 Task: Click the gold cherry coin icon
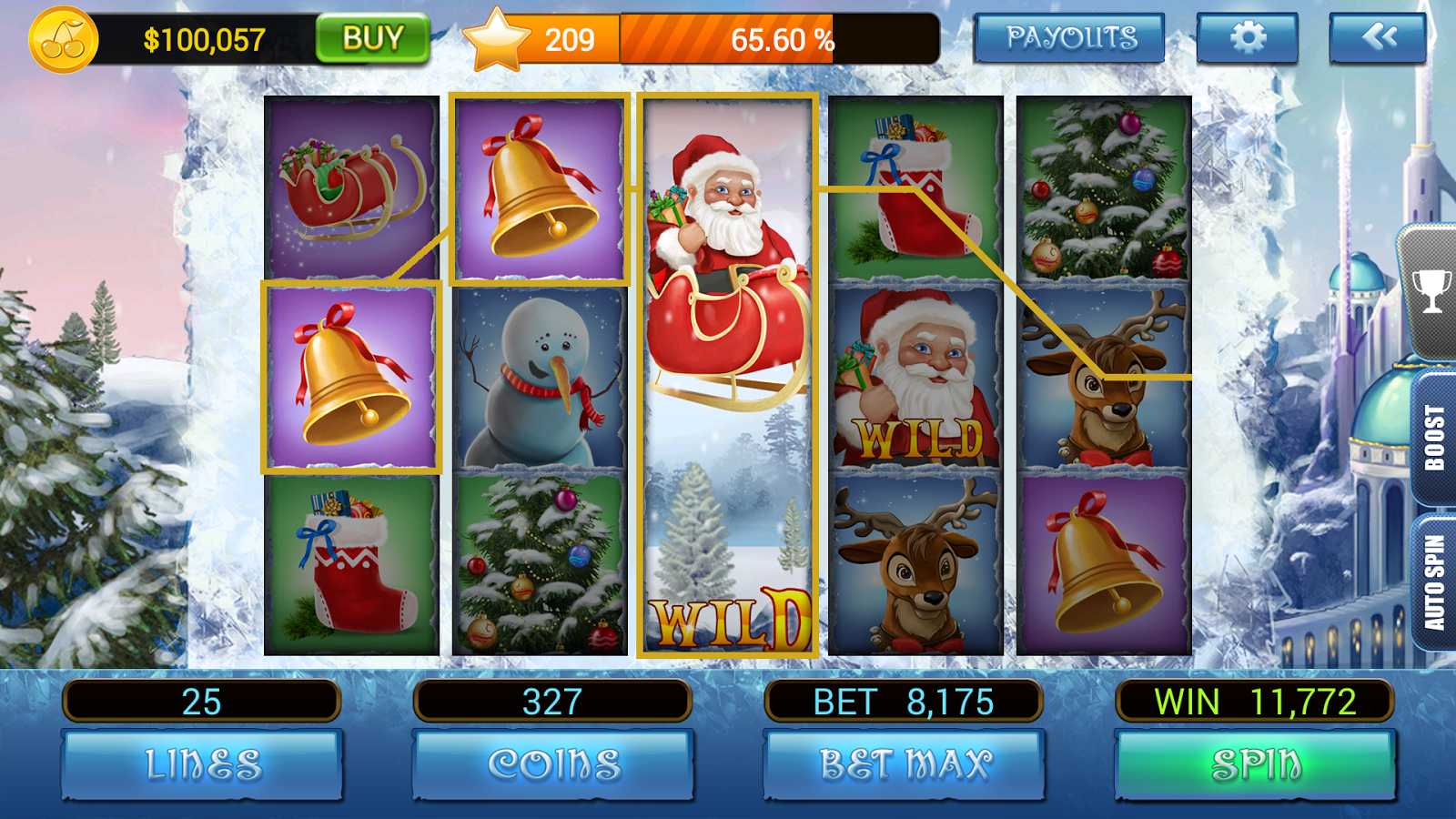tap(63, 41)
